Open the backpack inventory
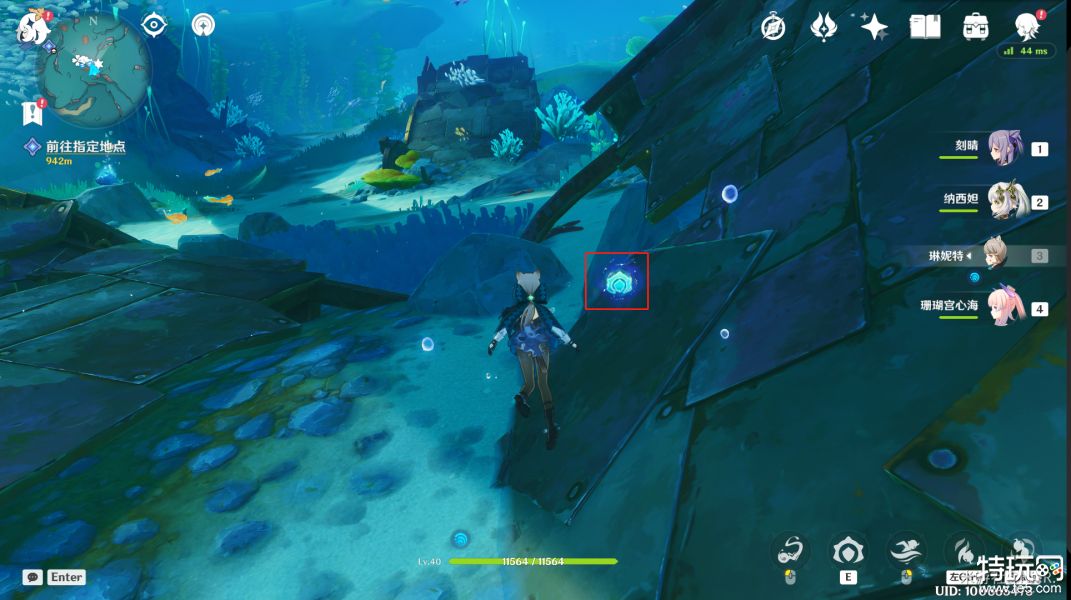The width and height of the screenshot is (1071, 600). click(976, 27)
